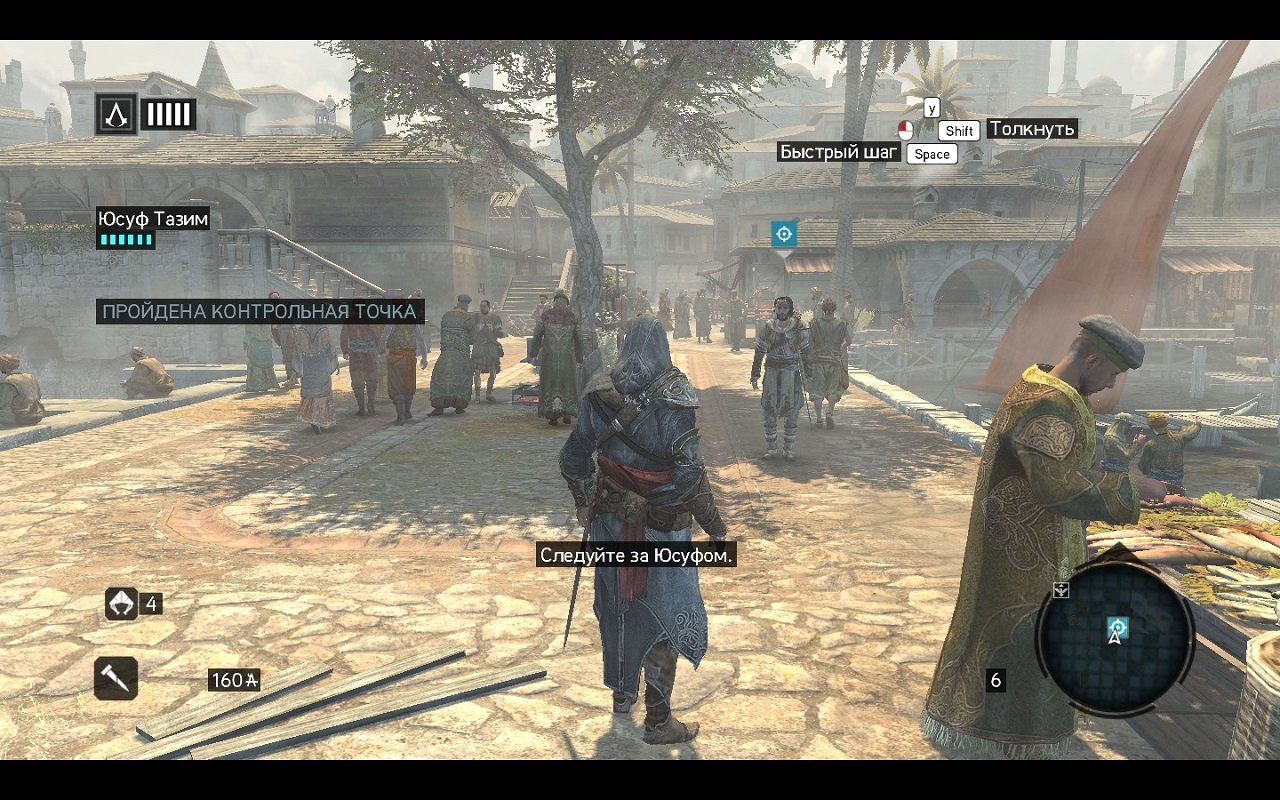The image size is (1280, 800).
Task: Open the circular minimap
Action: click(x=1114, y=640)
